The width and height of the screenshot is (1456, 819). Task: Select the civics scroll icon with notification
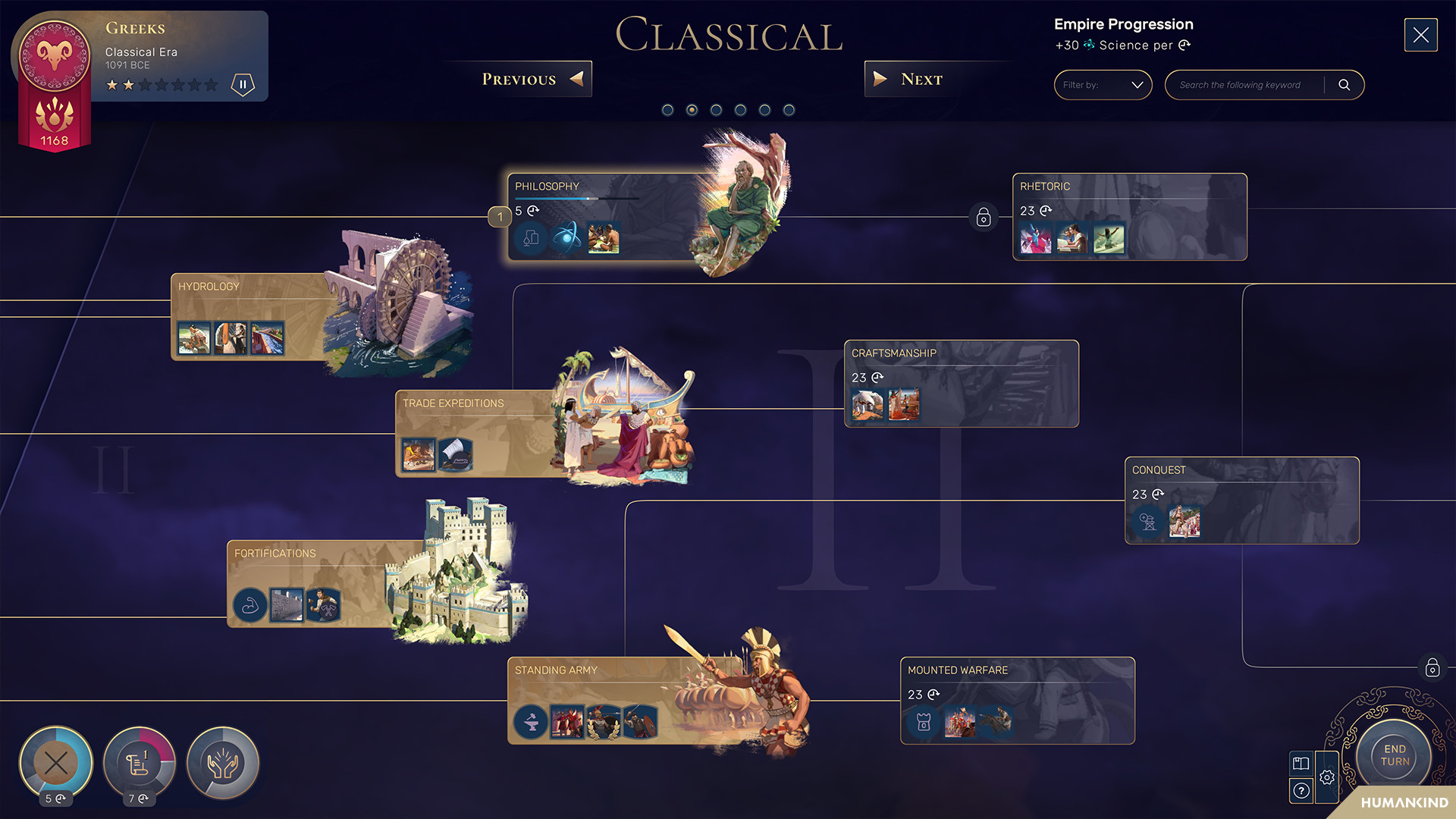138,764
